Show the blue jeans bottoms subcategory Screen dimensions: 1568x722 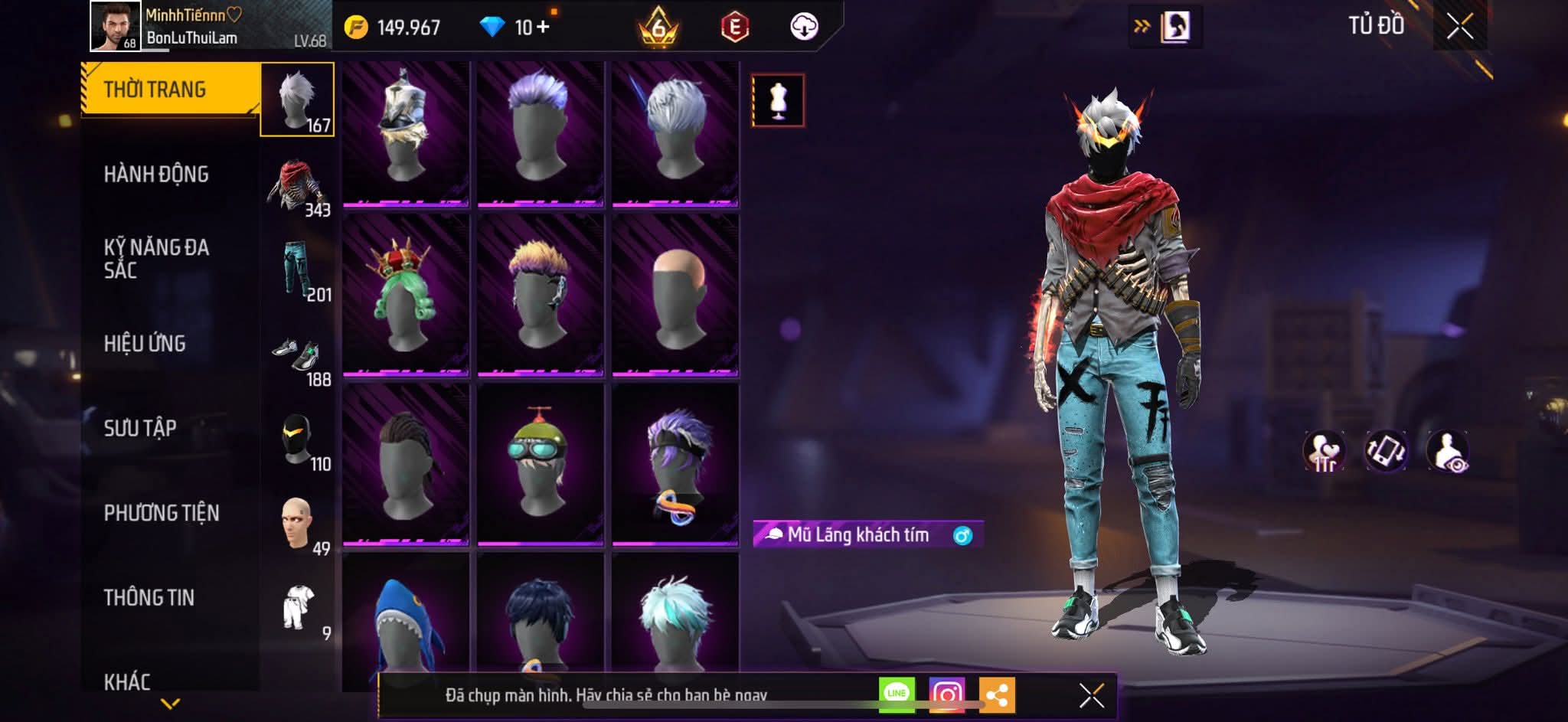tap(298, 270)
